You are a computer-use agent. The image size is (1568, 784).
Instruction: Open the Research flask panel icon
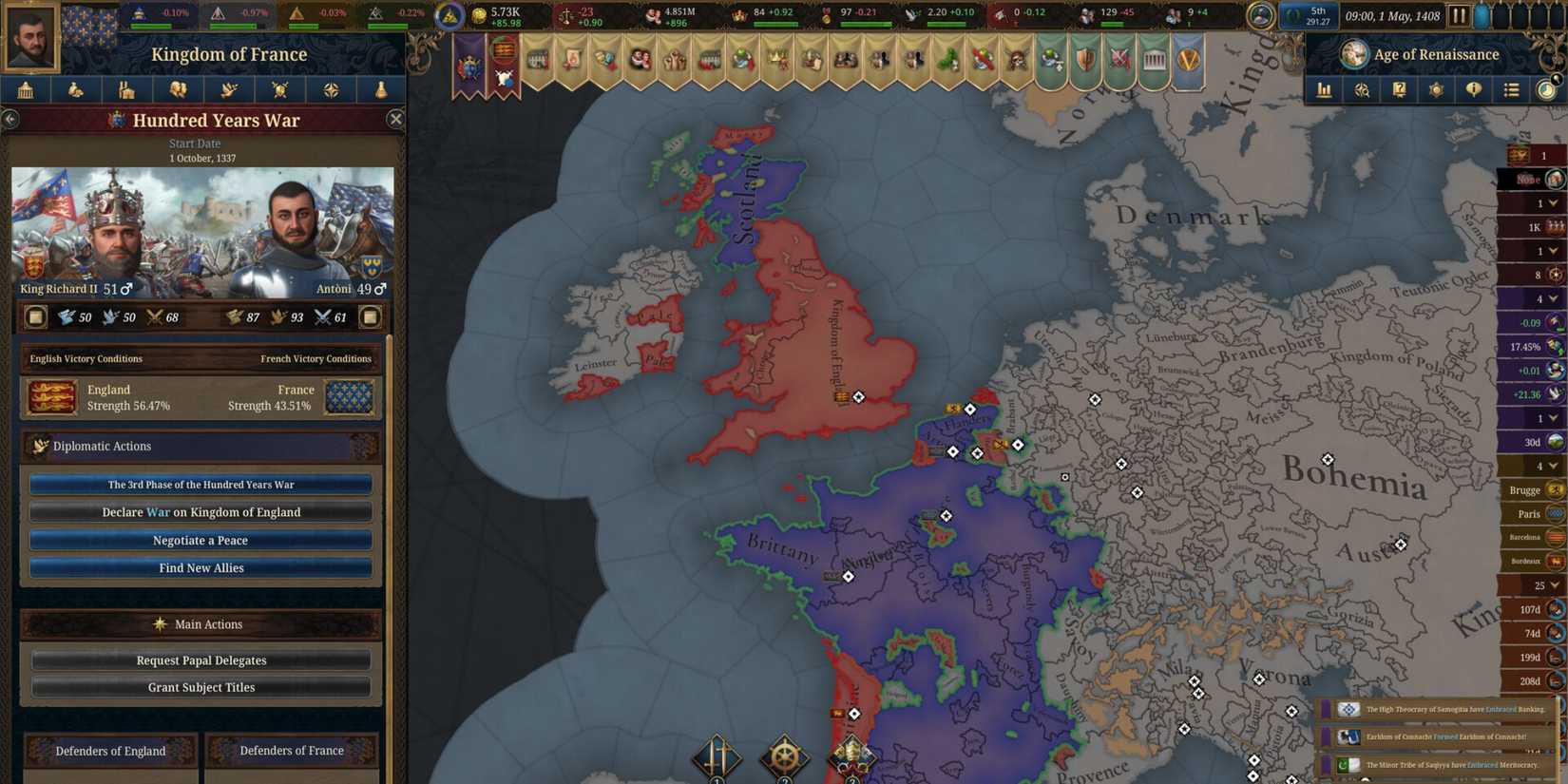(382, 89)
